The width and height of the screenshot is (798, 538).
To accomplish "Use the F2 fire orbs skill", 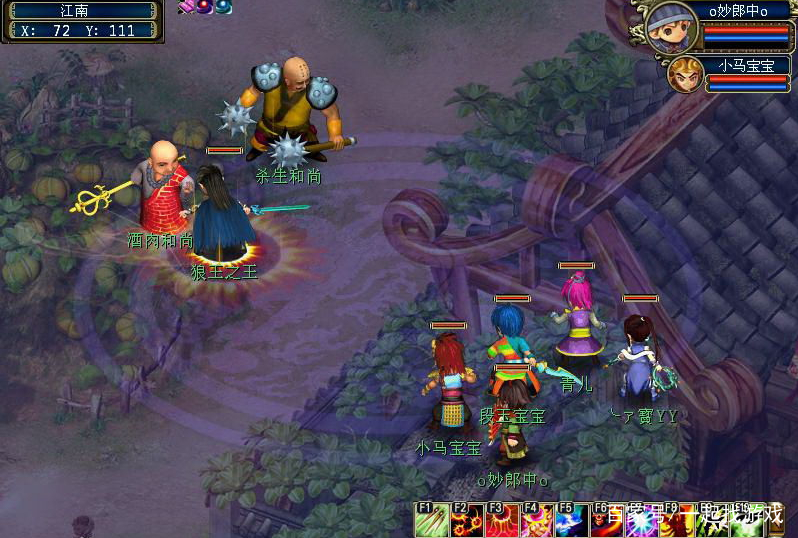I will coord(466,520).
